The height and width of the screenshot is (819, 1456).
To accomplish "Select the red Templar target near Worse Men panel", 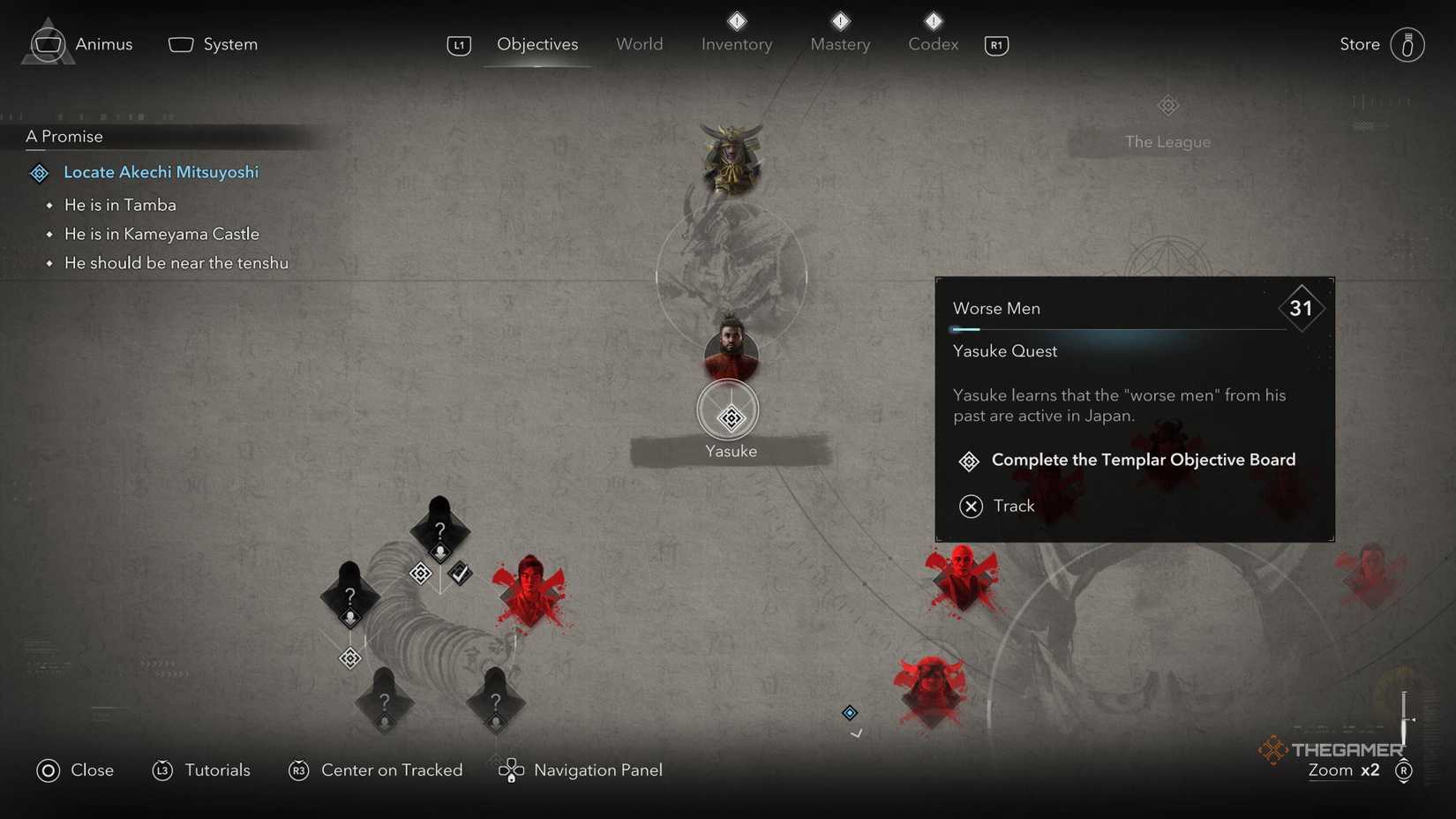I will coord(961,578).
